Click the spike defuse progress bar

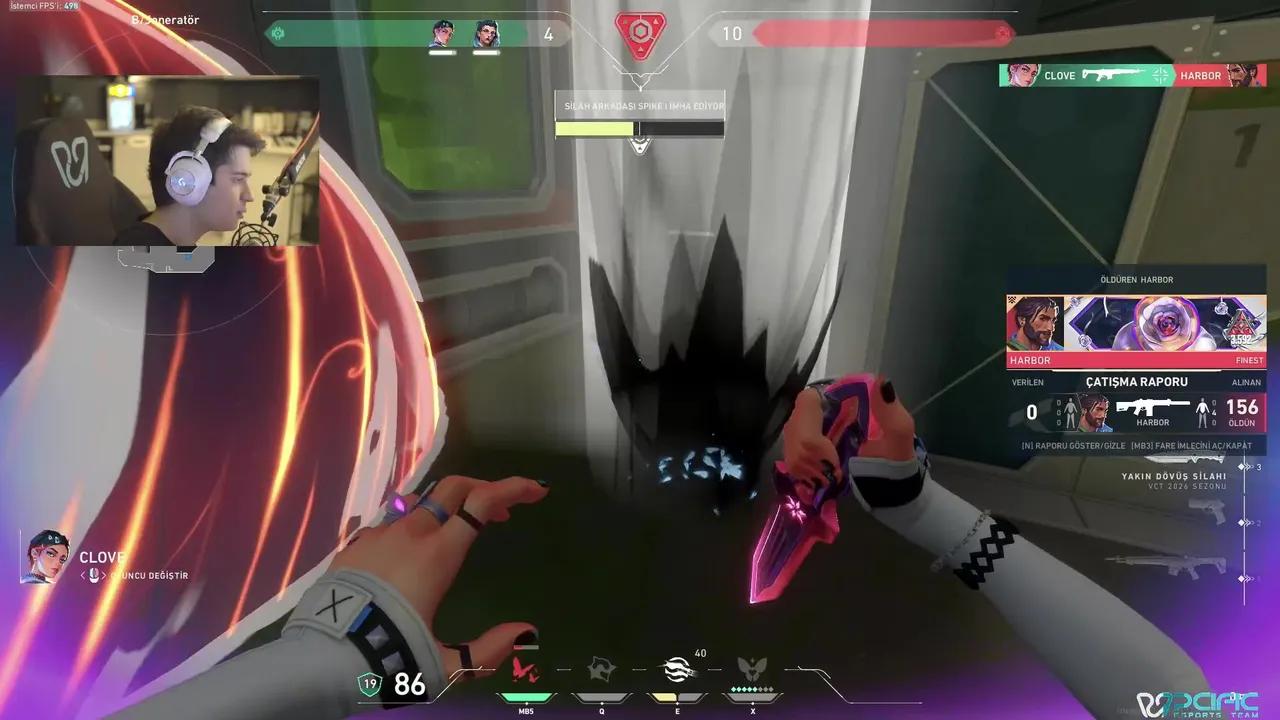[x=639, y=128]
